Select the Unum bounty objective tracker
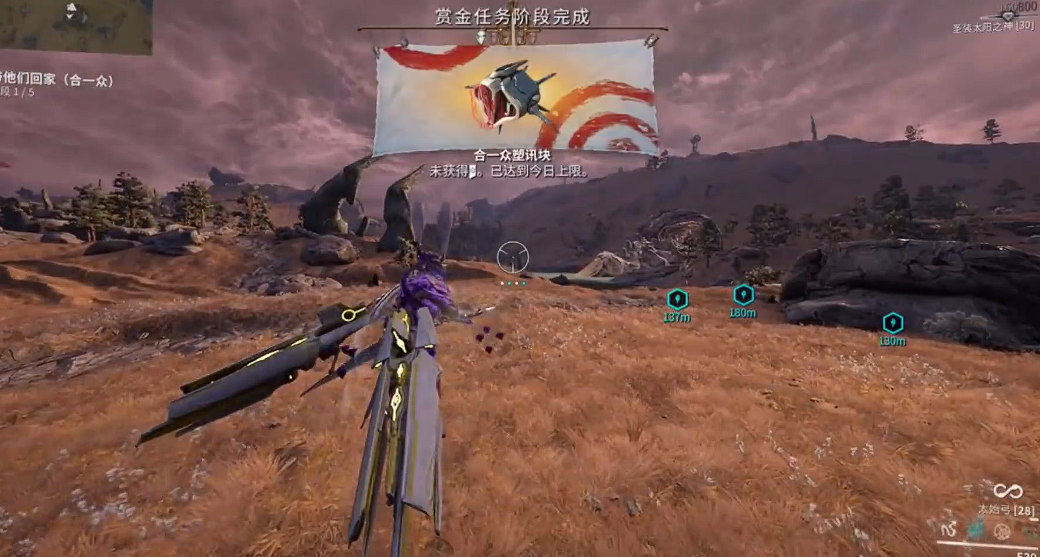The height and width of the screenshot is (557, 1040). pos(55,81)
